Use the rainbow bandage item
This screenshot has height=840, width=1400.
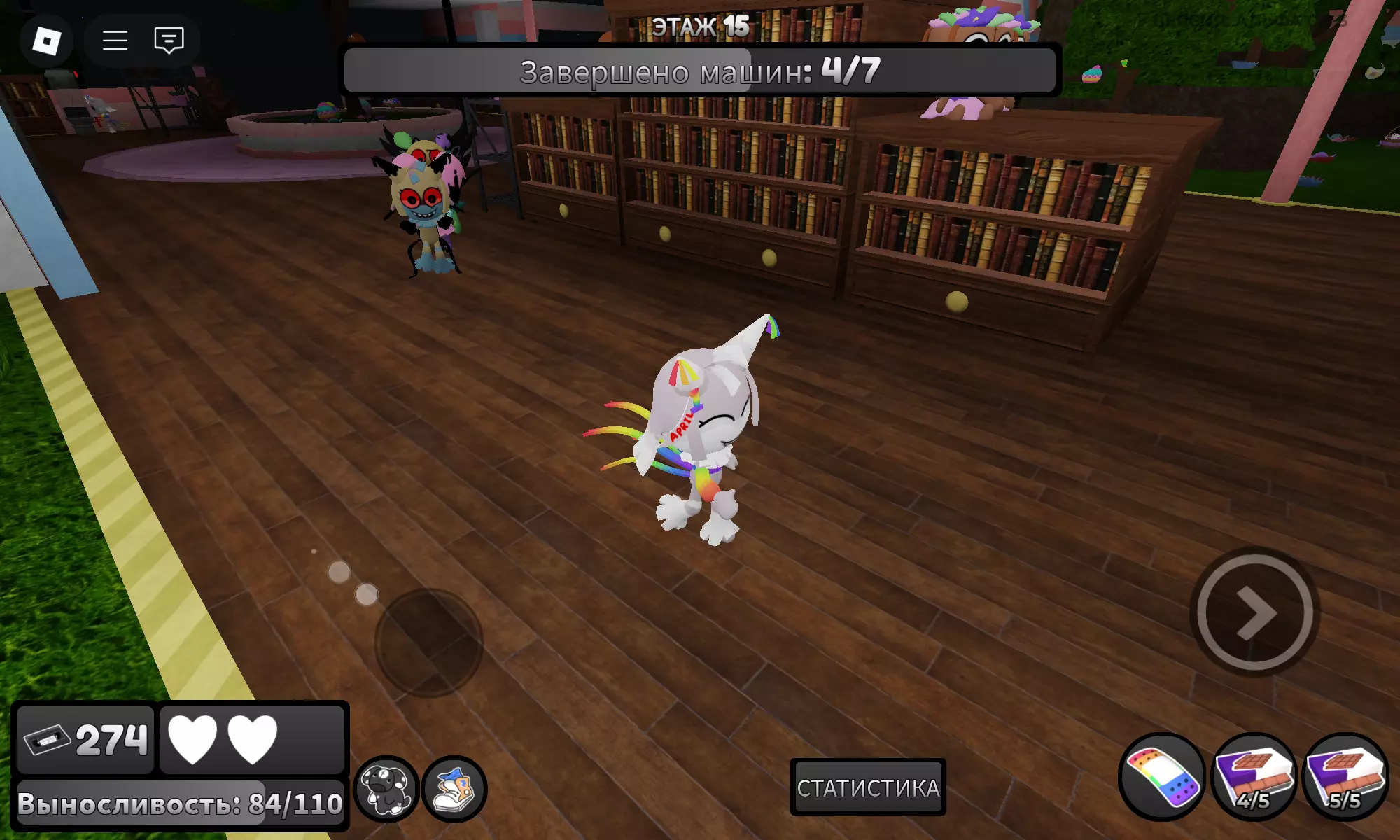[x=1162, y=777]
